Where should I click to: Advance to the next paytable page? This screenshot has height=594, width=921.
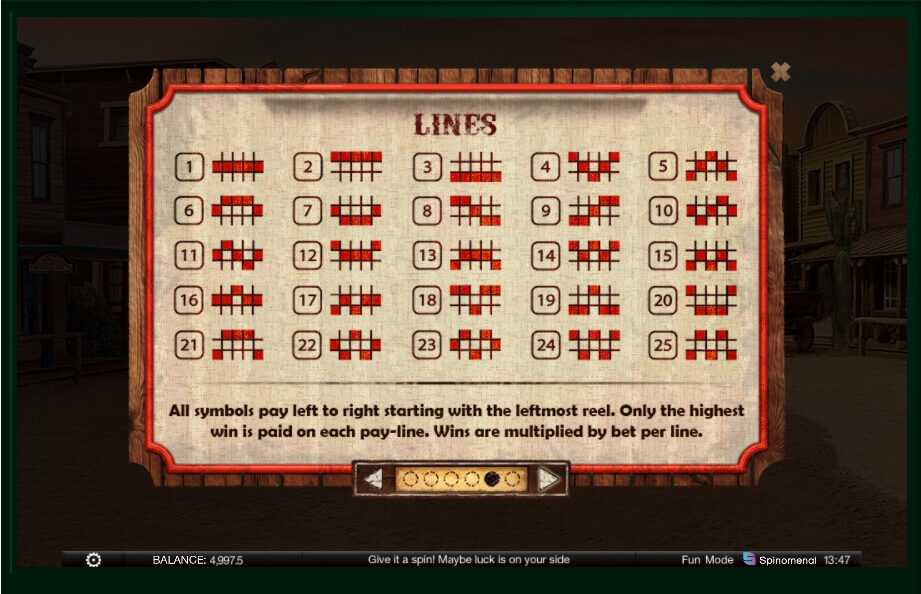[x=548, y=479]
